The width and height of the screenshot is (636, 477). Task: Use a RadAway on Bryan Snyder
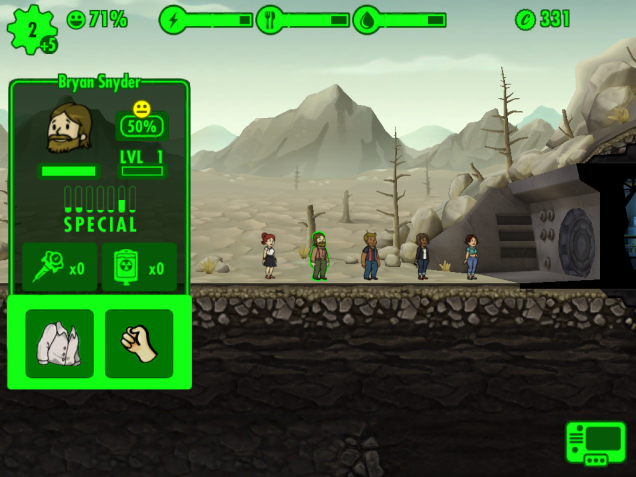pos(139,267)
